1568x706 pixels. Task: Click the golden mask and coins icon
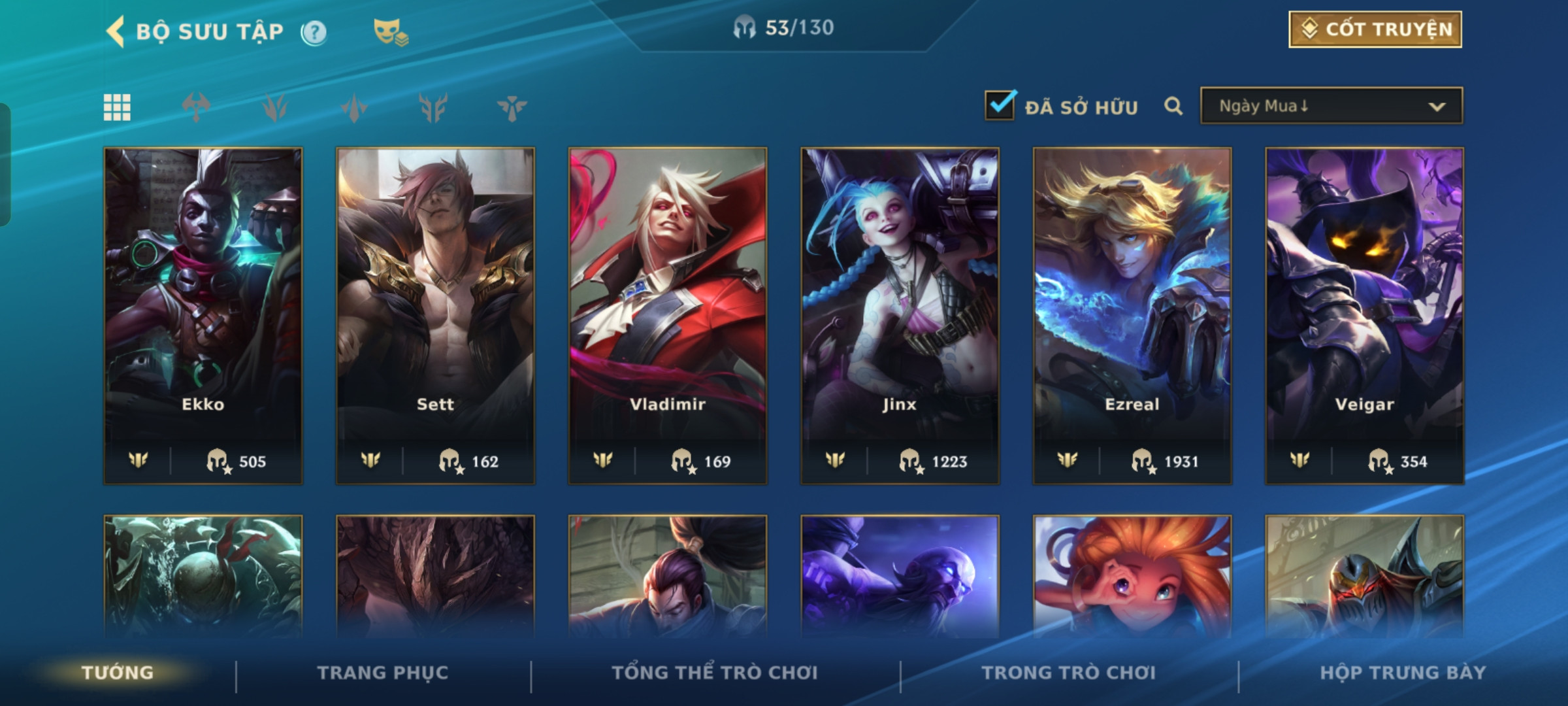(390, 31)
